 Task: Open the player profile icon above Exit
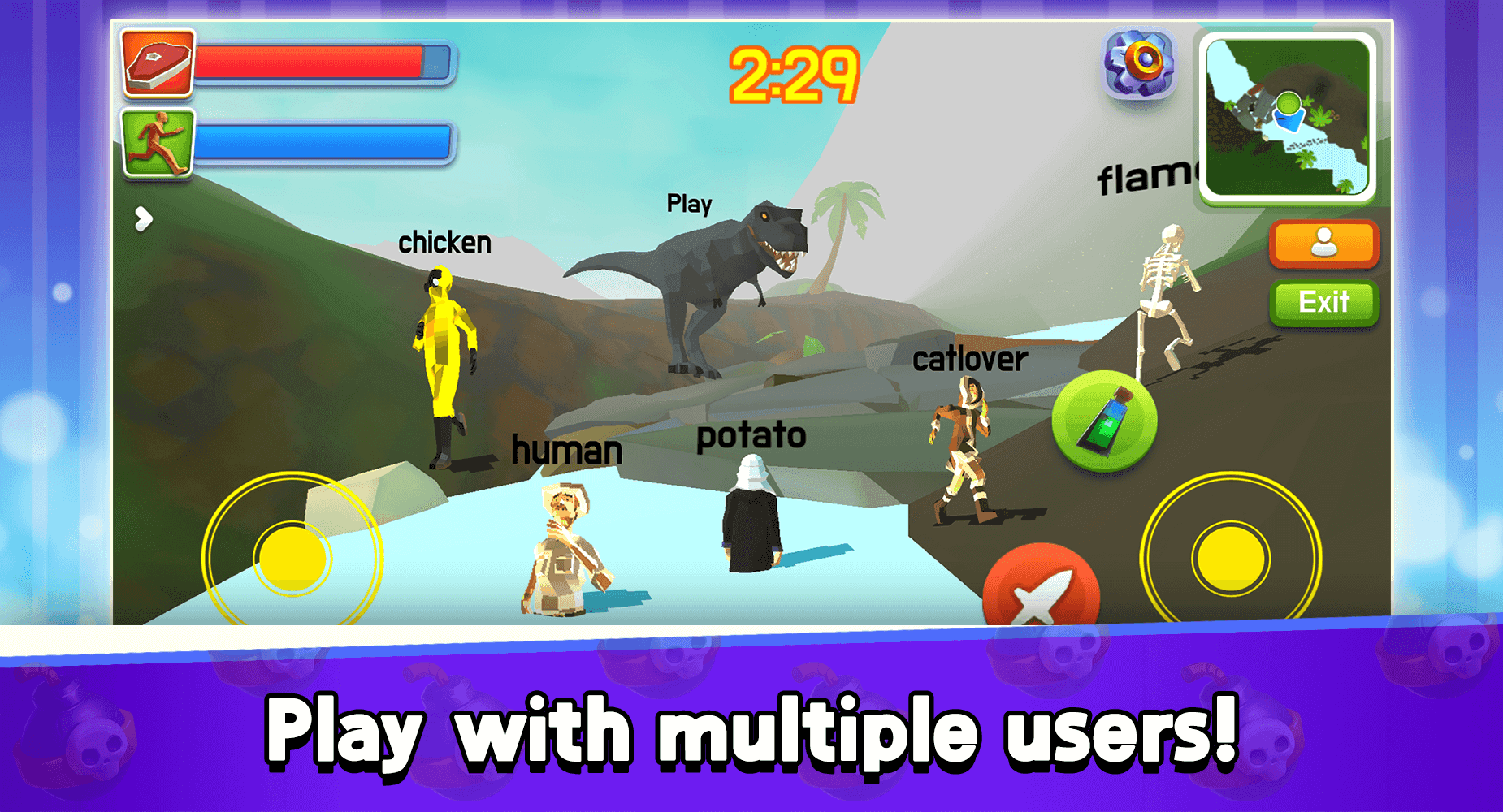pyautogui.click(x=1323, y=244)
